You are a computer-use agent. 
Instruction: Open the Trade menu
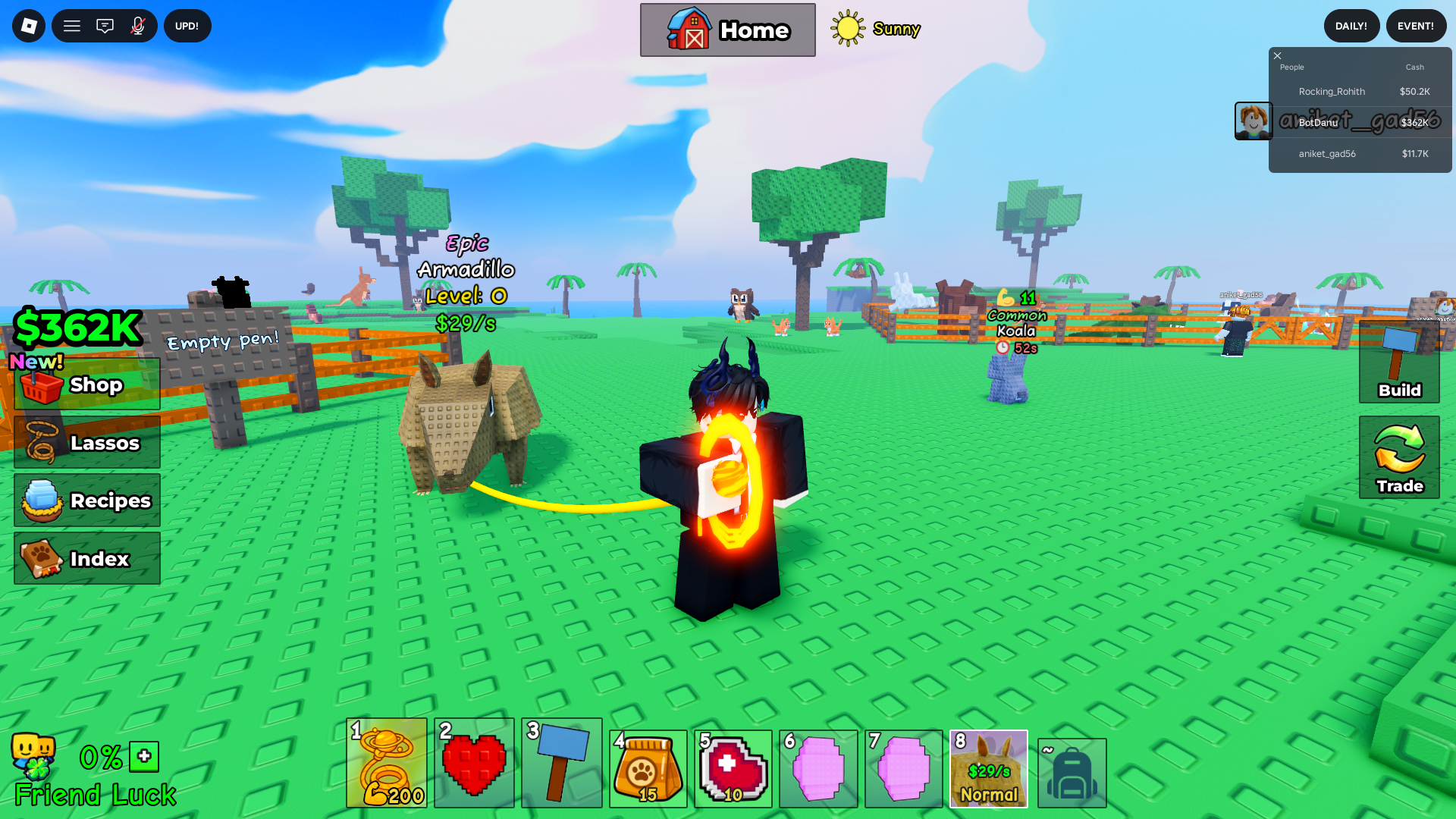1398,455
